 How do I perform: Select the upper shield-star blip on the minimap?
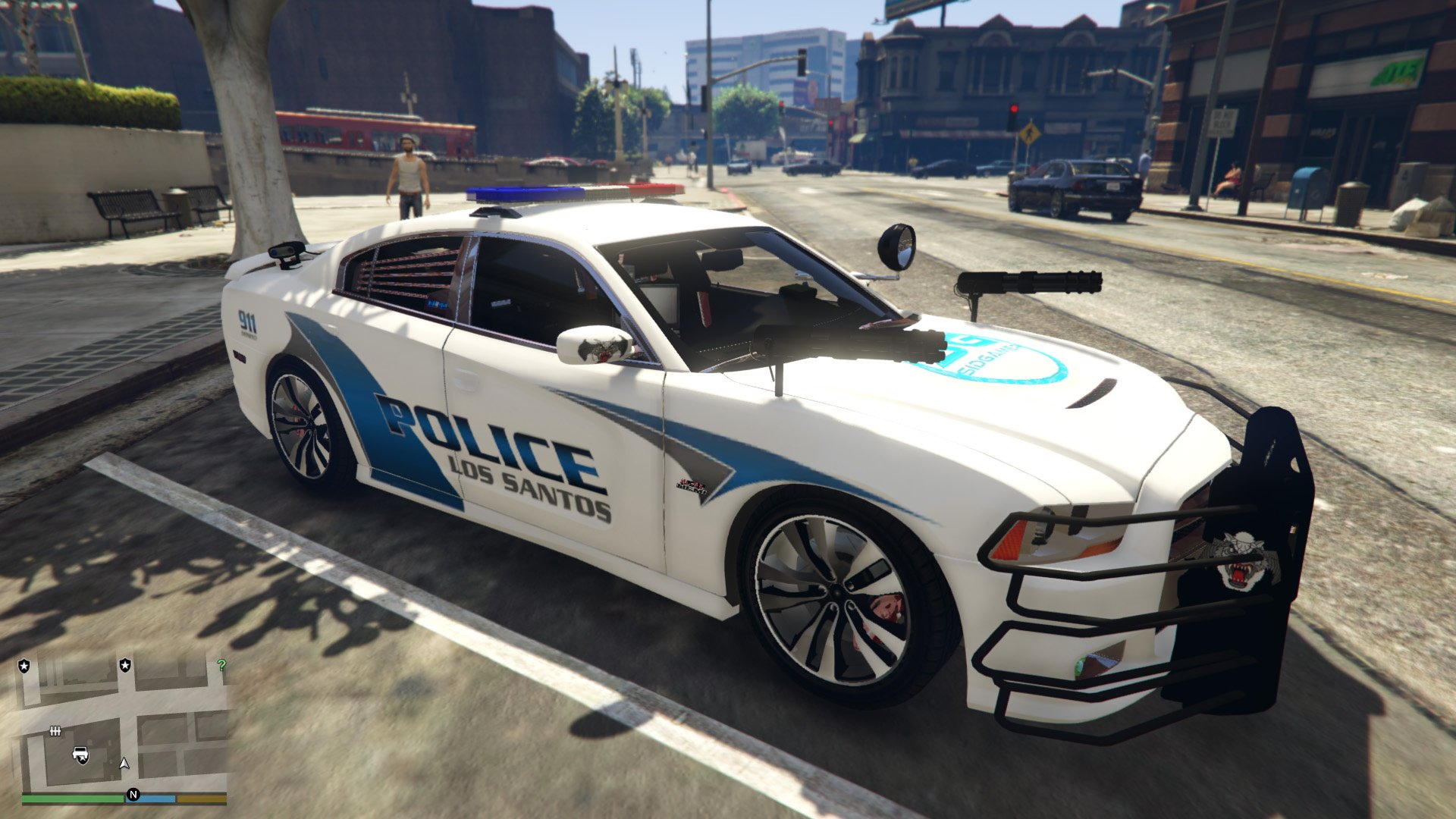125,665
